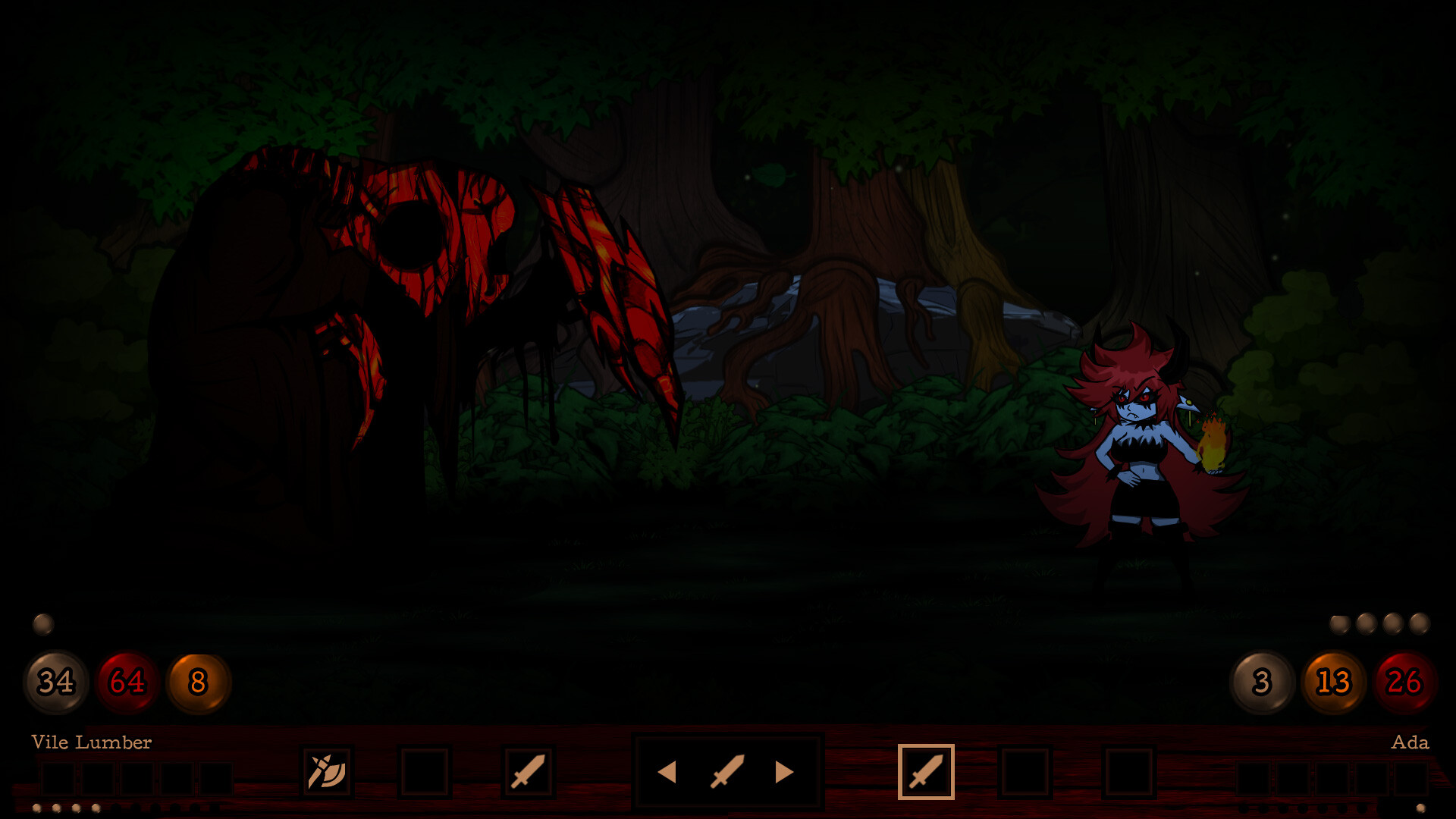This screenshot has height=819, width=1456.
Task: Click Vile Lumber's red 64 health orb
Action: tap(127, 682)
